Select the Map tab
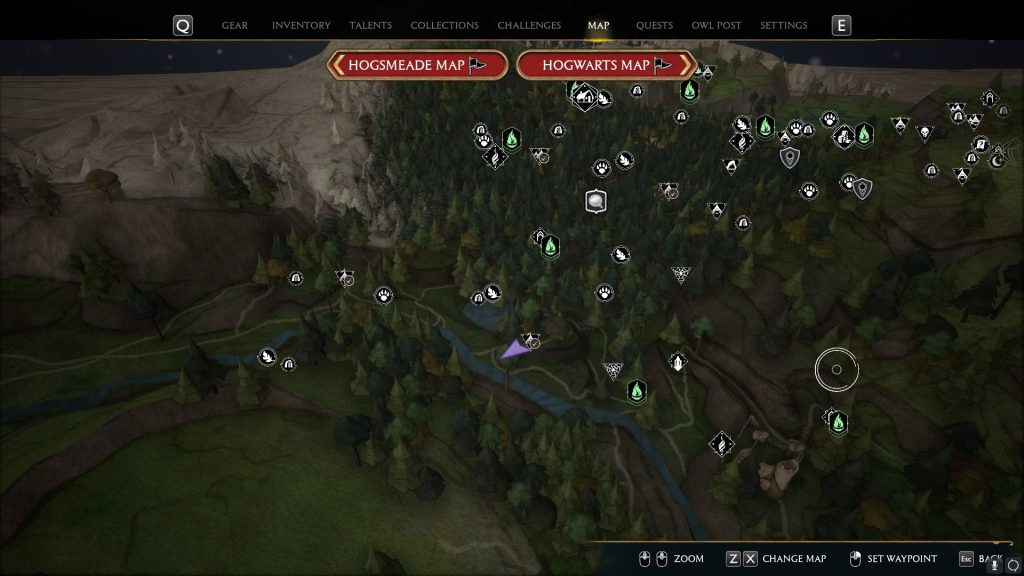 click(598, 25)
